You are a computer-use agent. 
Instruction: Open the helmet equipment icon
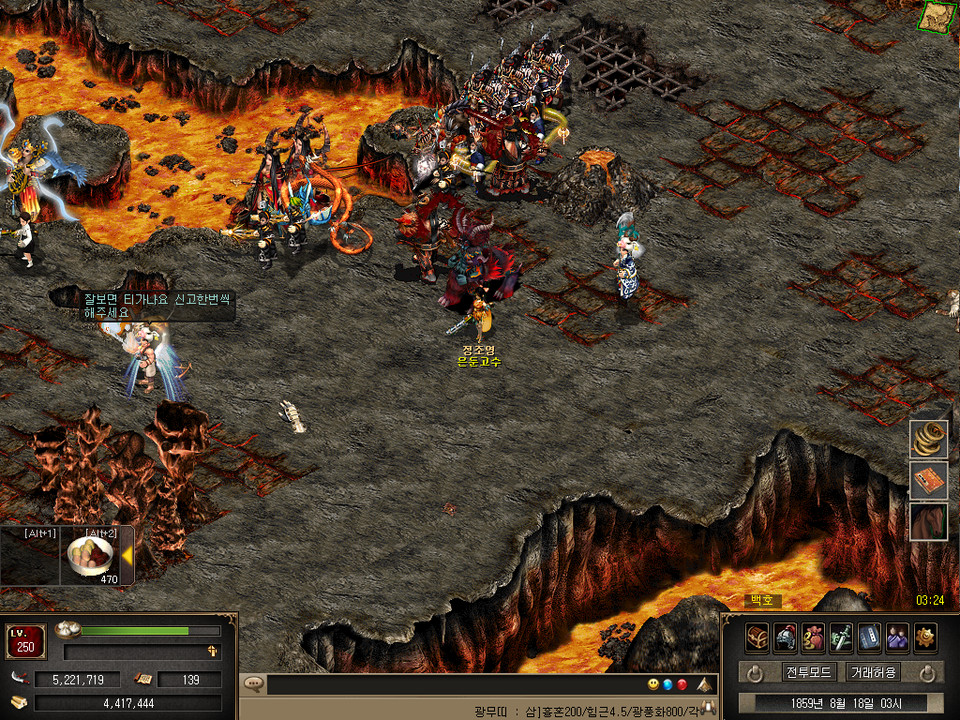pos(785,636)
